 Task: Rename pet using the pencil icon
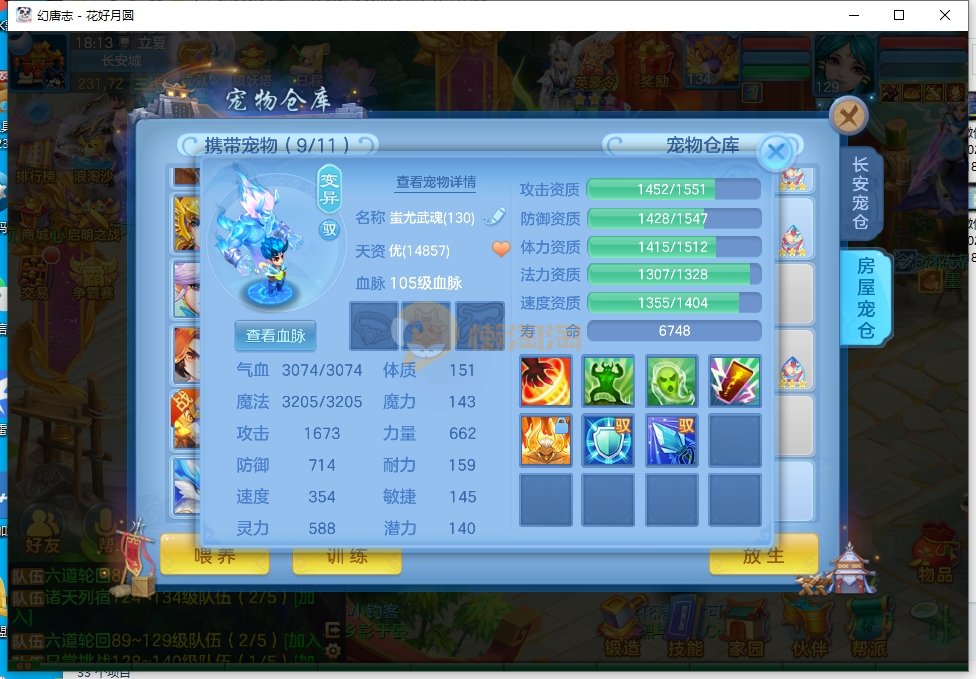point(494,217)
